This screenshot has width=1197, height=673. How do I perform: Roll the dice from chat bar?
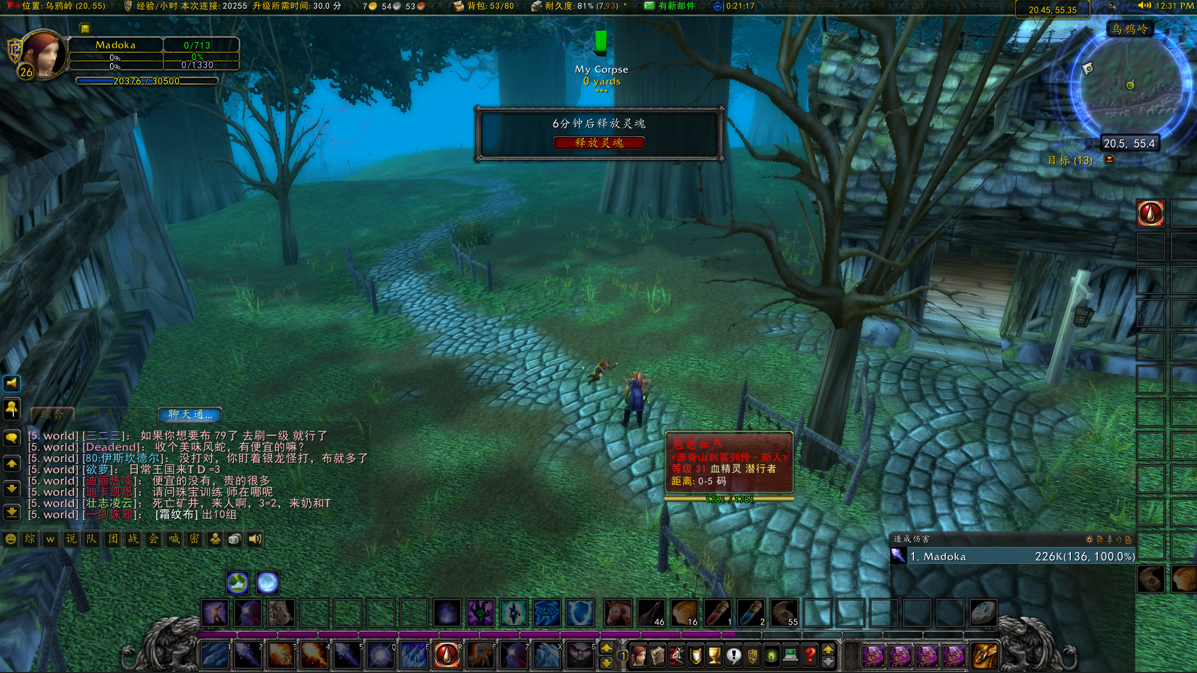(234, 539)
